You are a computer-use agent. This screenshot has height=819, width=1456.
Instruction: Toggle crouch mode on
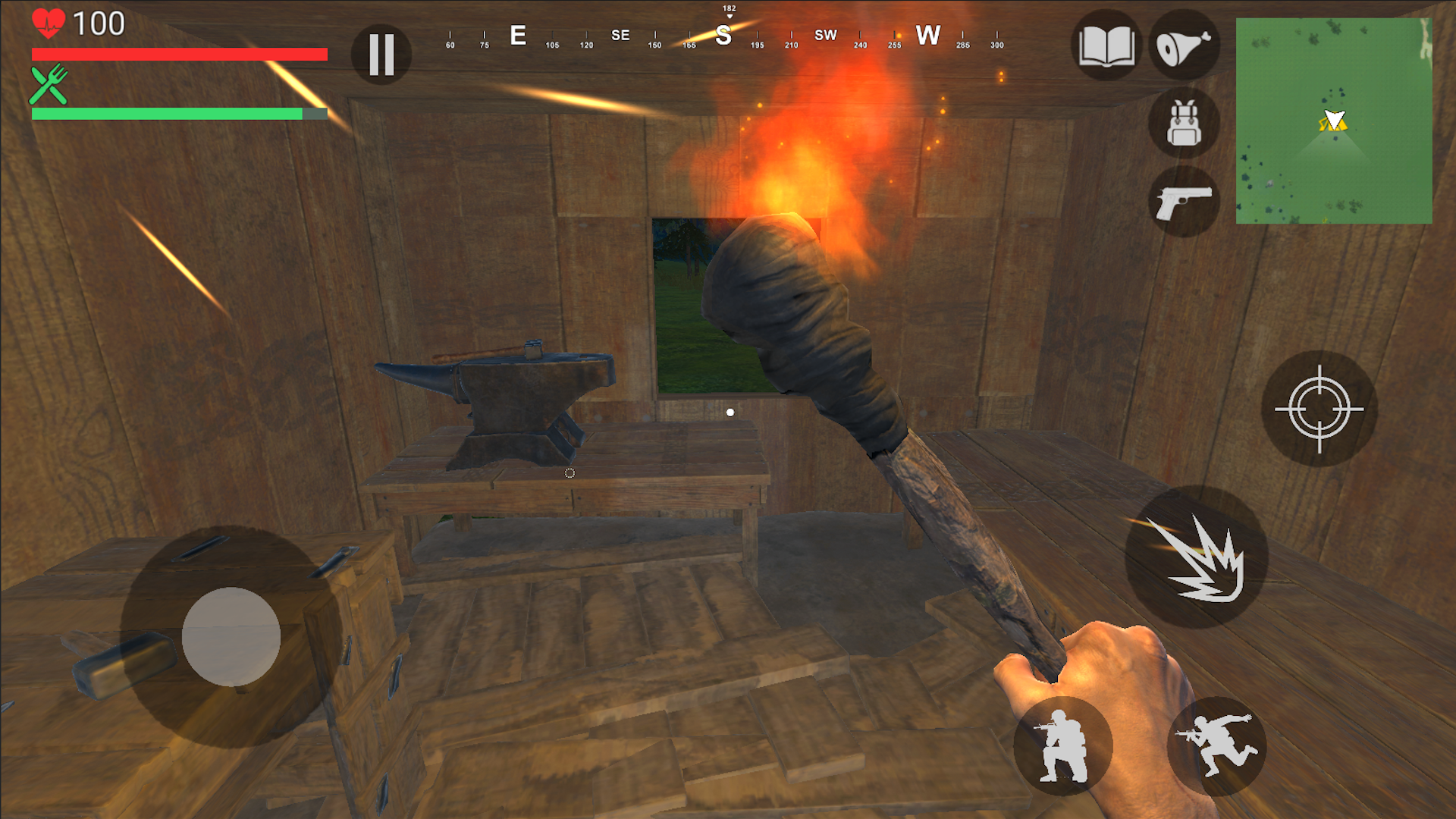[1063, 747]
